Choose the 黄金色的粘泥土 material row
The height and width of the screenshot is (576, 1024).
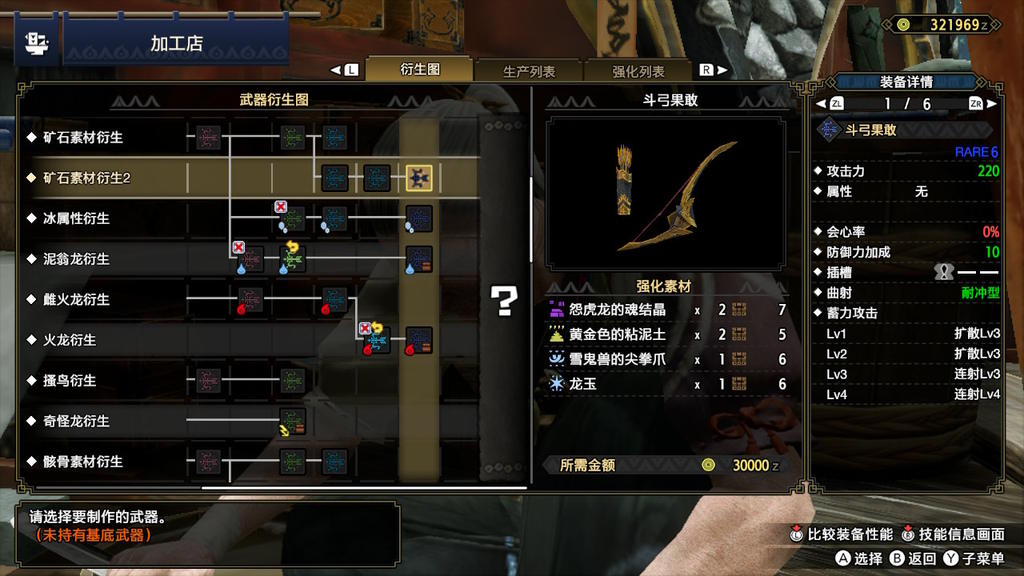667,335
